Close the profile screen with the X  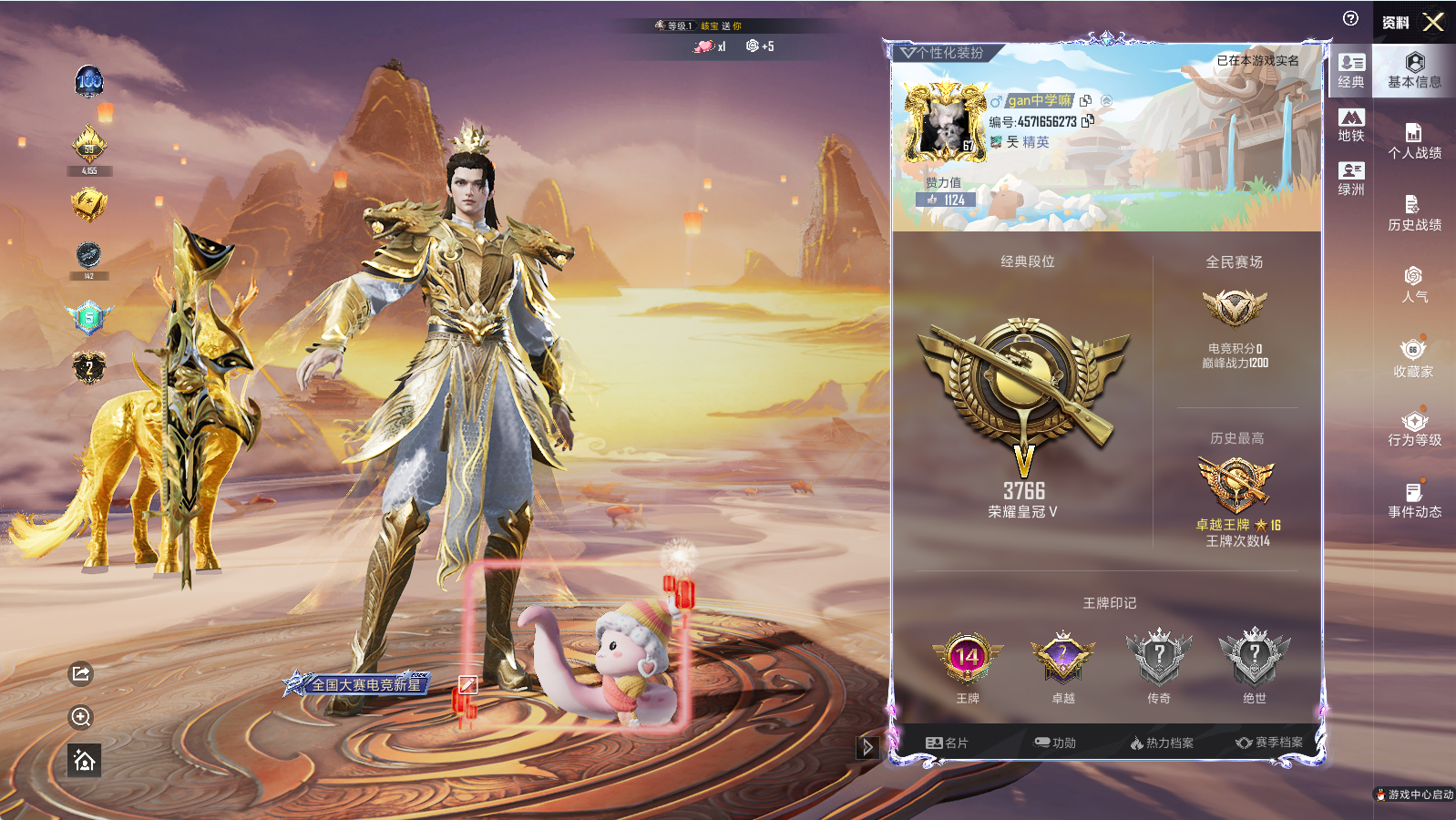click(1433, 22)
